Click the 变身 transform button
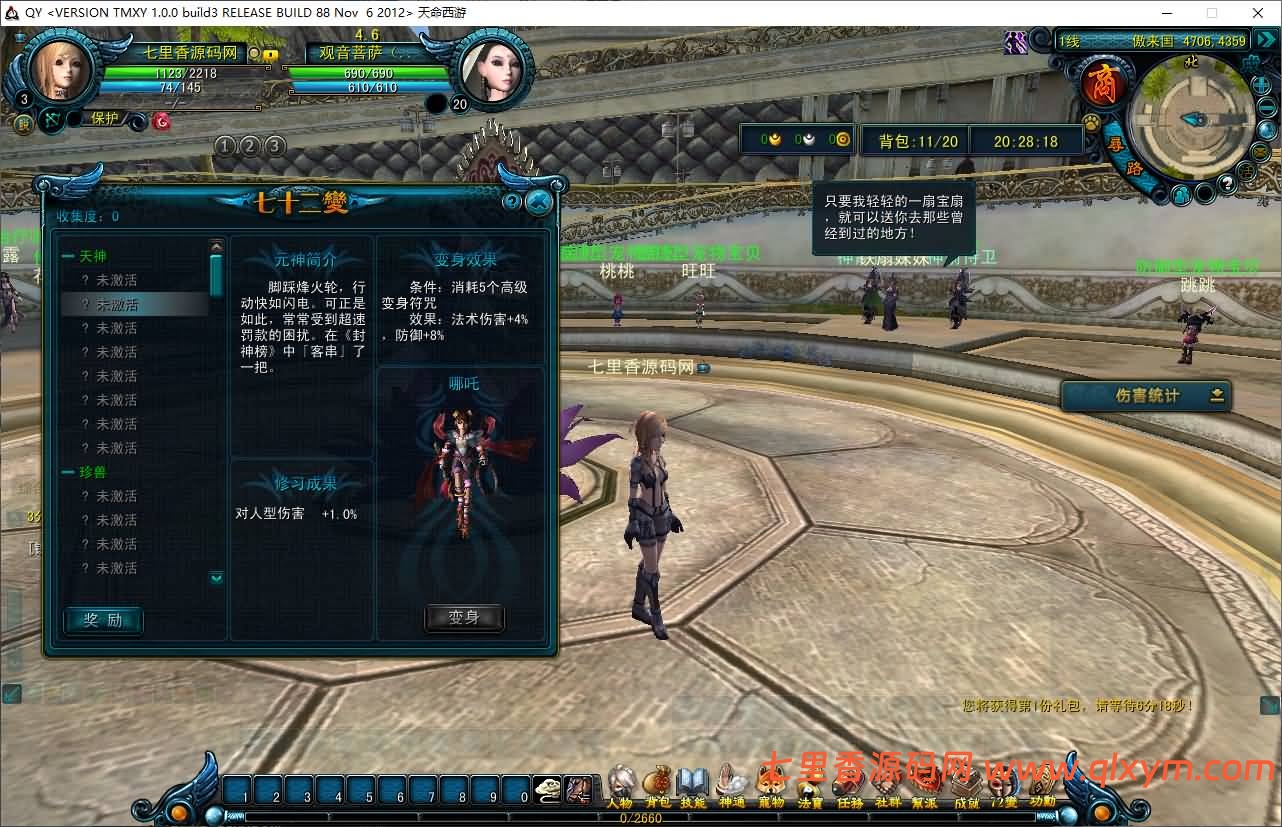This screenshot has height=827, width=1282. (464, 618)
